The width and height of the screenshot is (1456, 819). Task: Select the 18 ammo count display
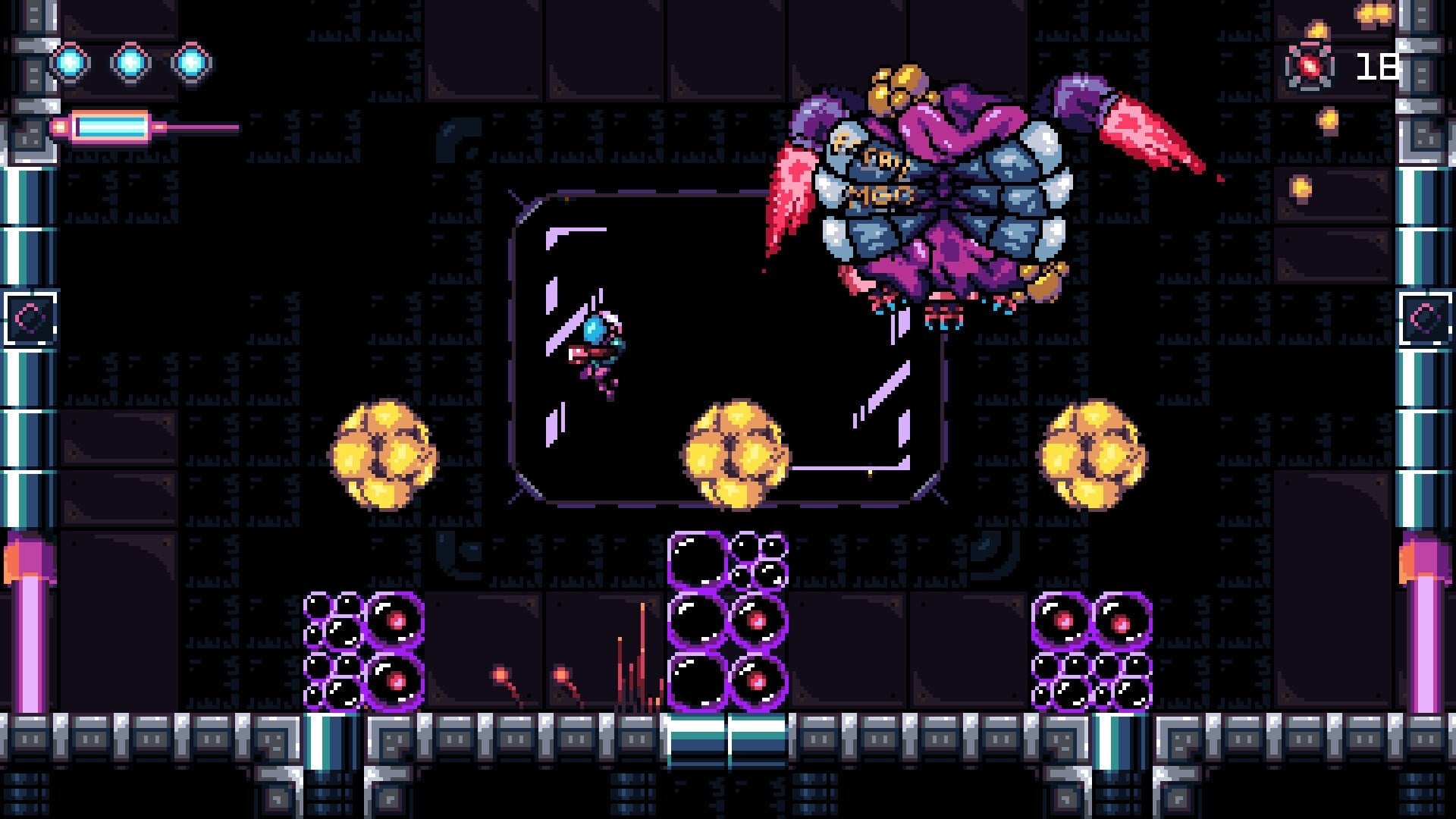(1376, 68)
